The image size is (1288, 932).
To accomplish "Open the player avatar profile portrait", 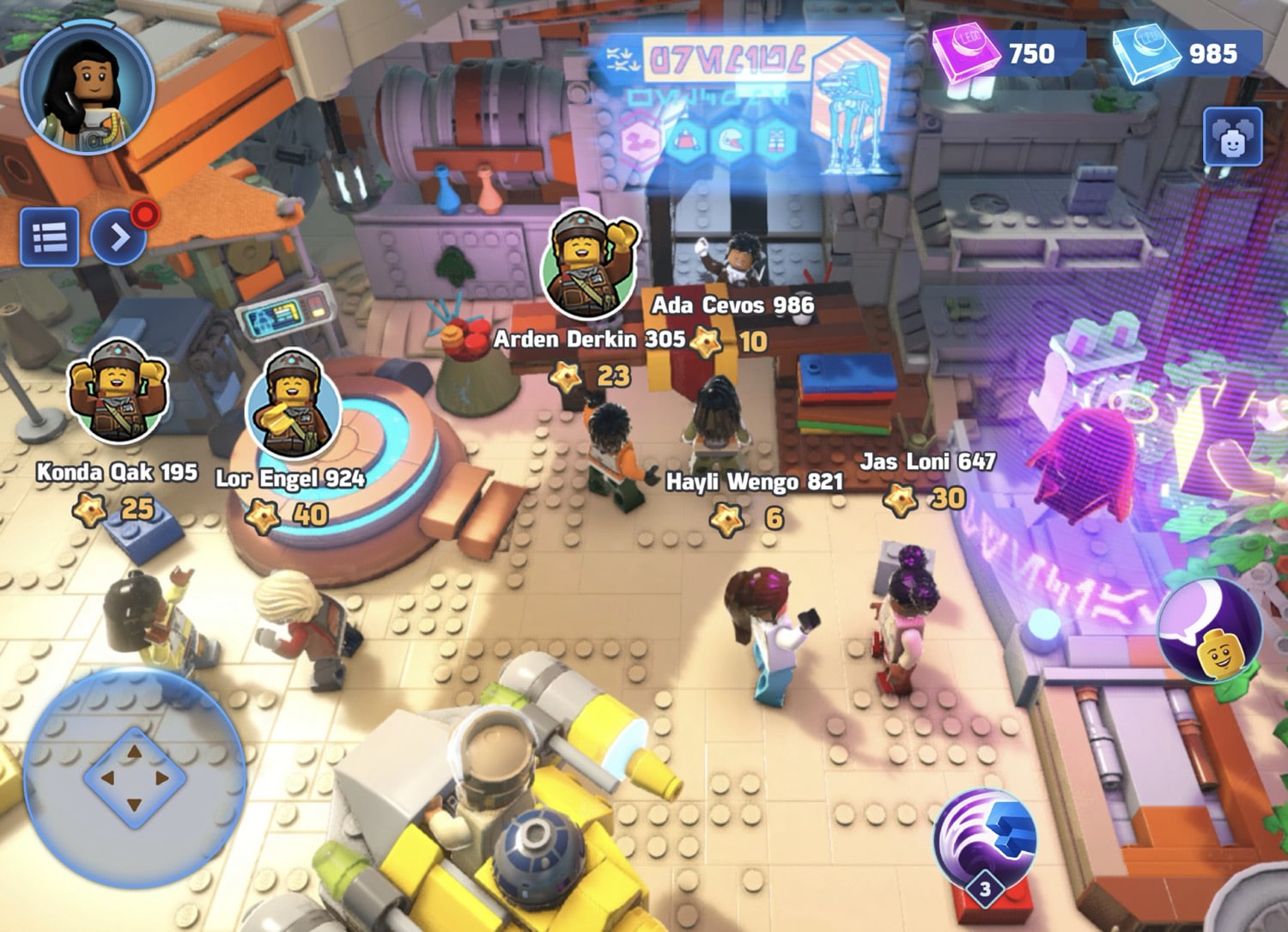I will pyautogui.click(x=88, y=88).
